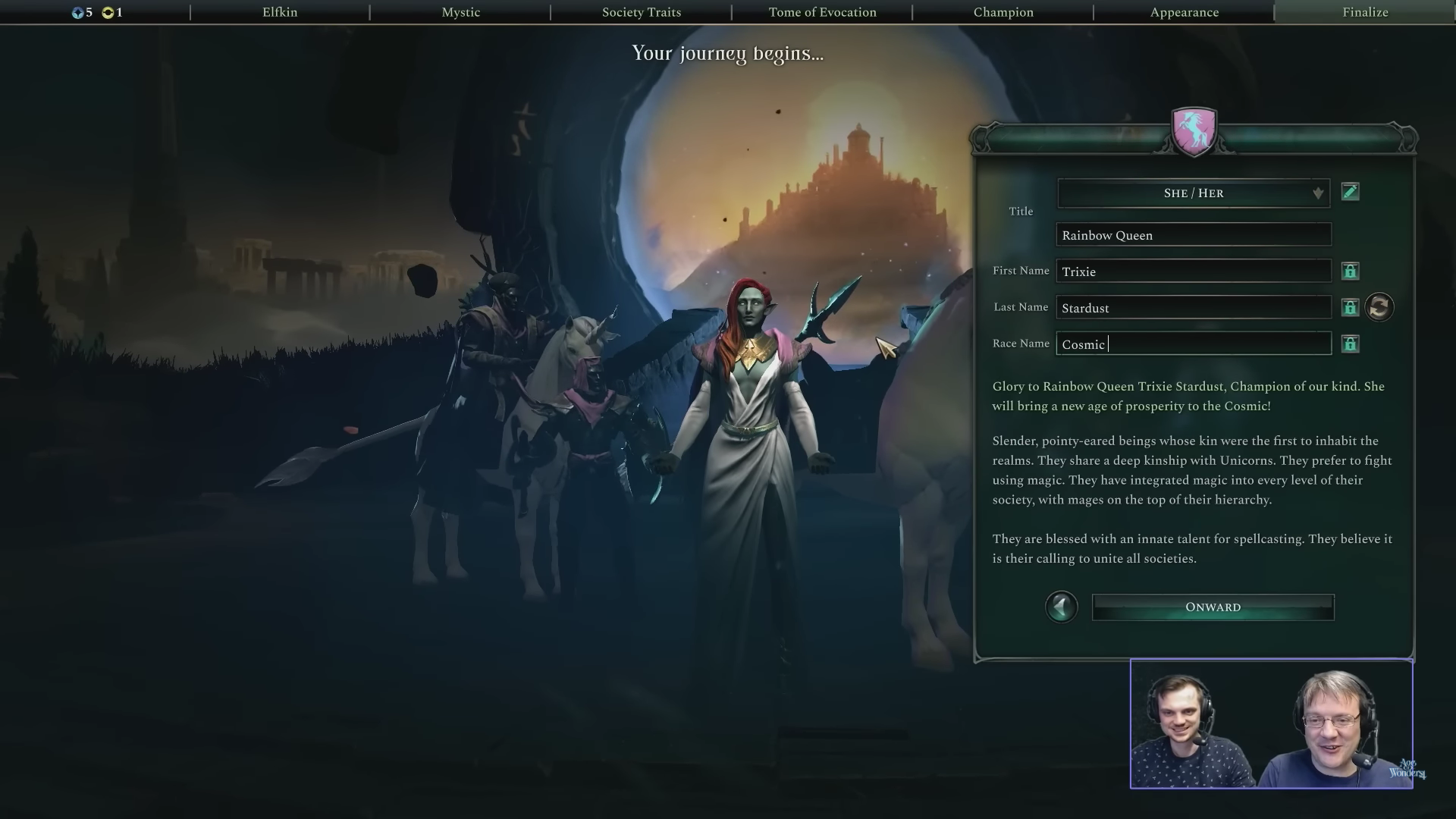Click the dropdown arrow on pronoun selector

pyautogui.click(x=1317, y=193)
